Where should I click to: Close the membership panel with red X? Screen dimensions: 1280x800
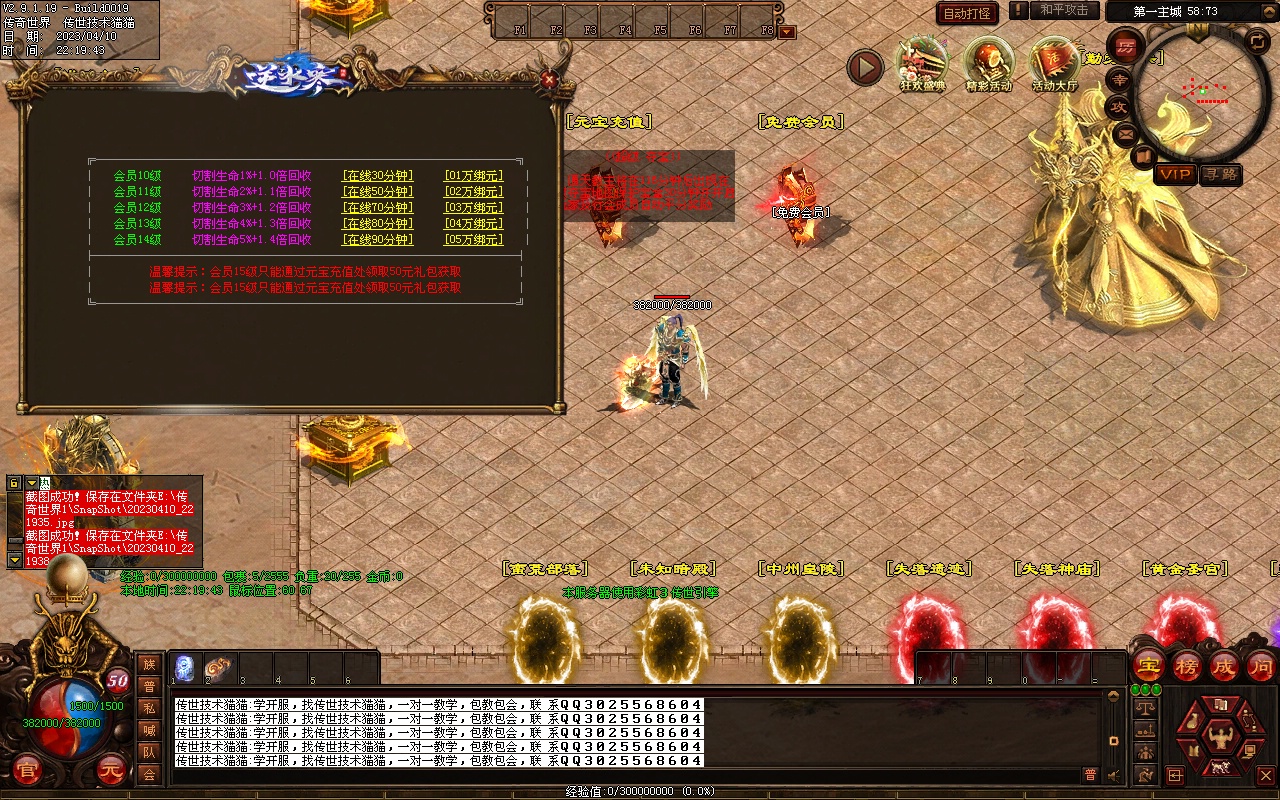548,80
